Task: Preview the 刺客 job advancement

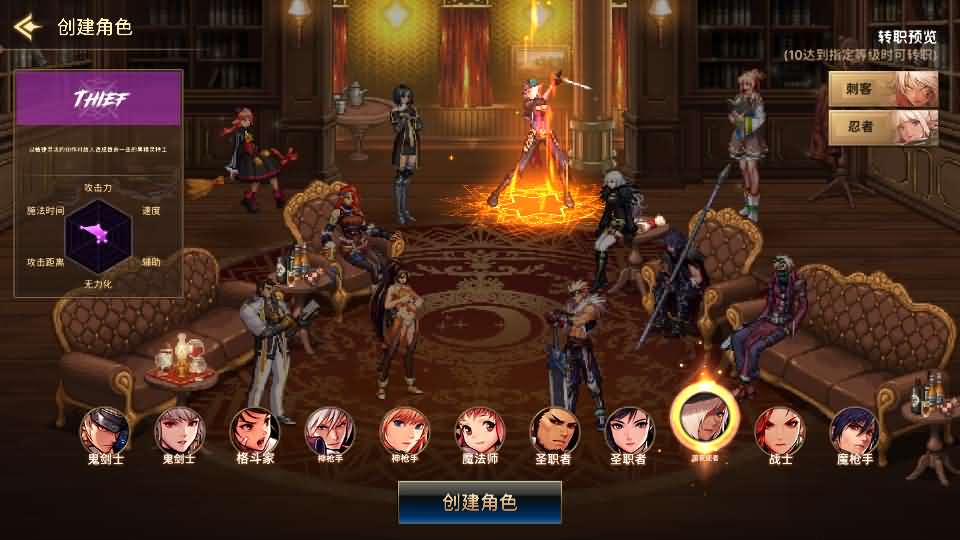Action: (x=884, y=88)
